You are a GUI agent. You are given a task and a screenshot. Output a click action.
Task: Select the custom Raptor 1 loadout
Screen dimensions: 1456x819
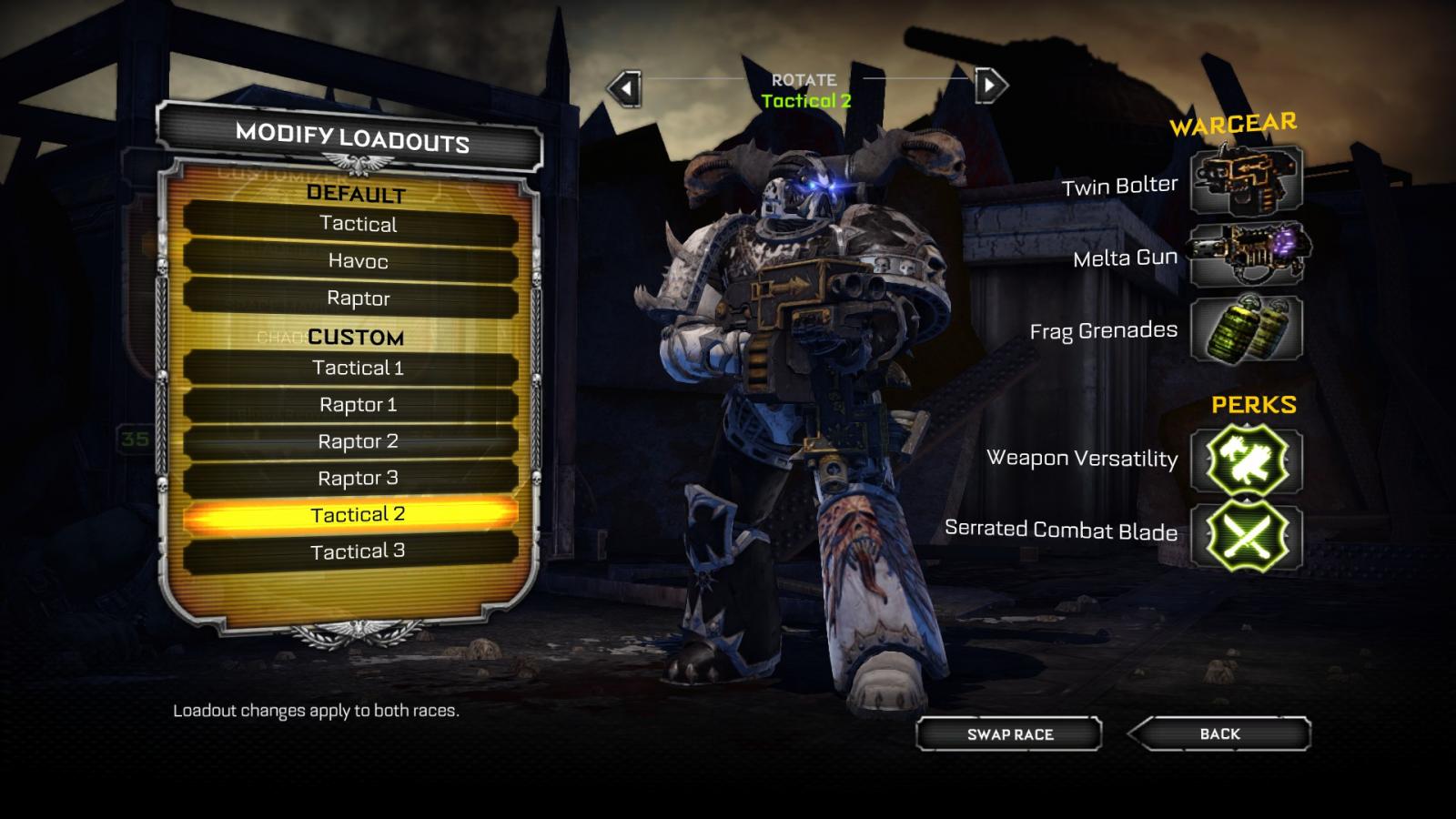[357, 405]
